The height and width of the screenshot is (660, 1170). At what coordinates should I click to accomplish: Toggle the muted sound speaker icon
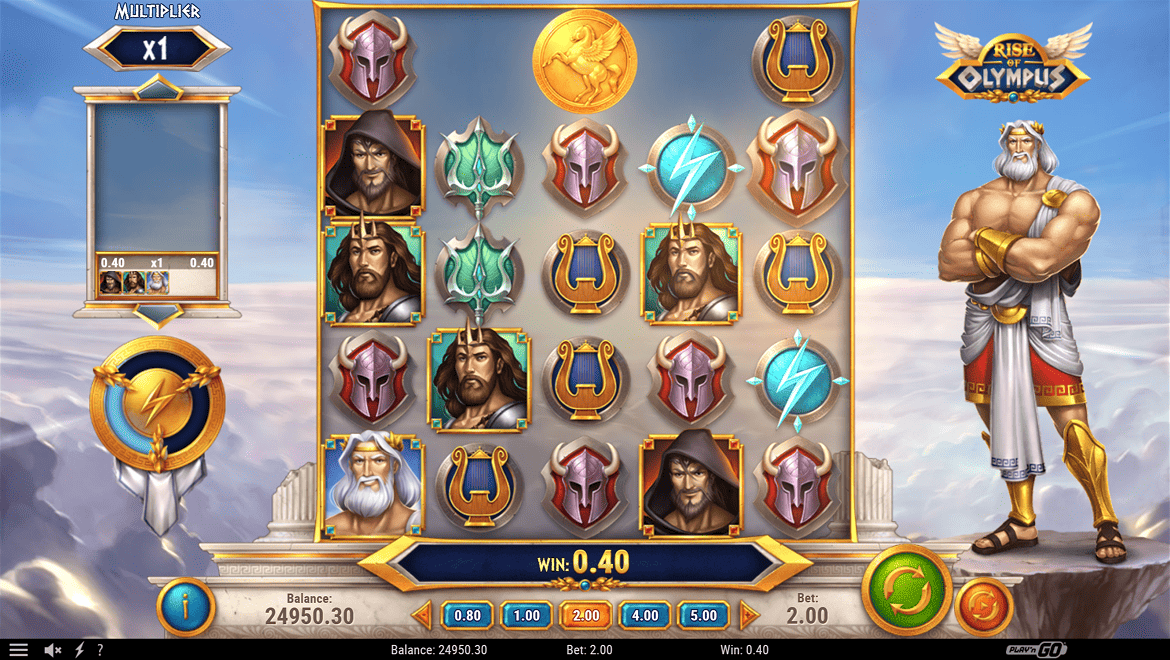(53, 650)
